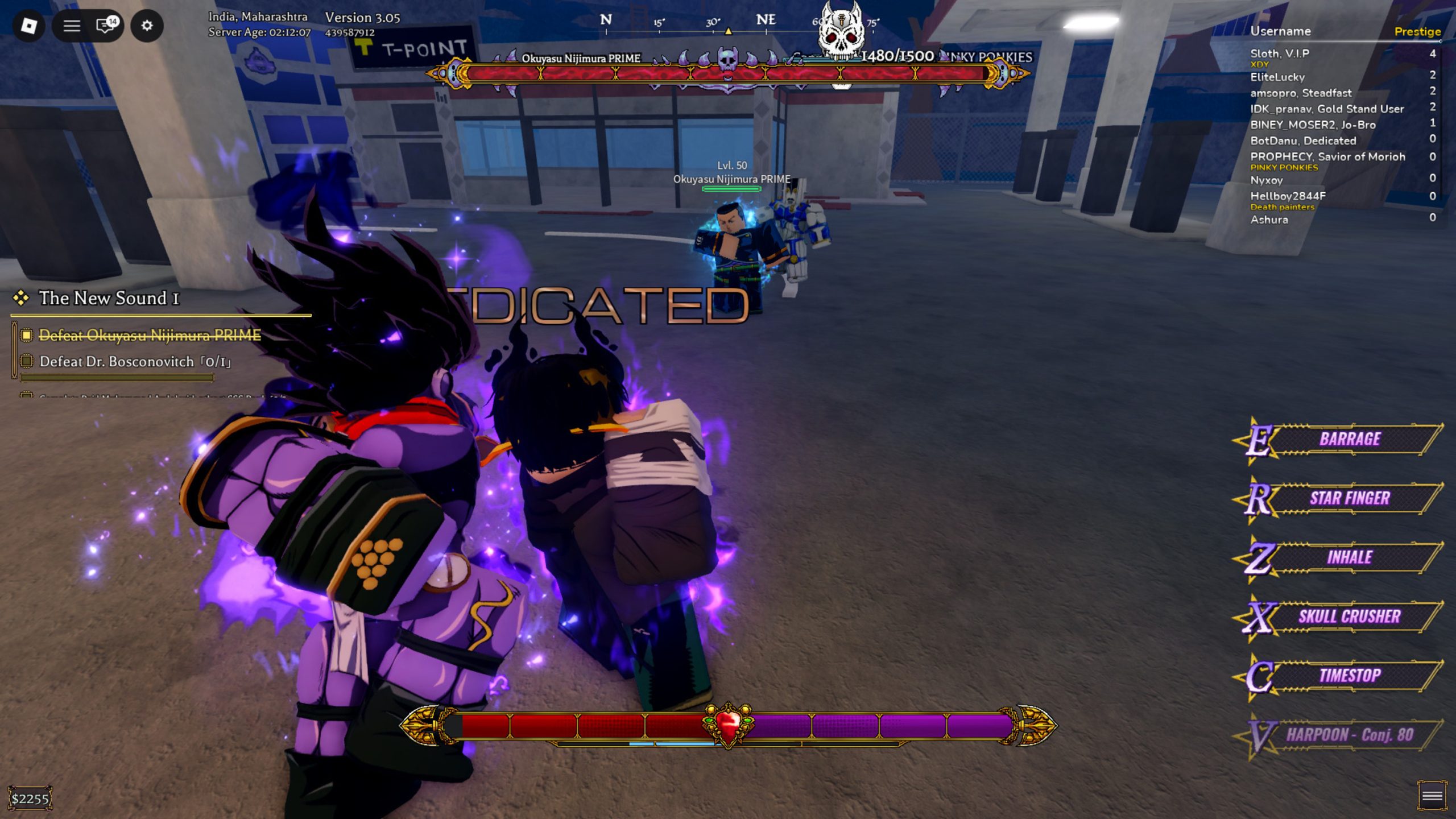The height and width of the screenshot is (819, 1456).
Task: Click the $2255 money display
Action: coord(30,799)
